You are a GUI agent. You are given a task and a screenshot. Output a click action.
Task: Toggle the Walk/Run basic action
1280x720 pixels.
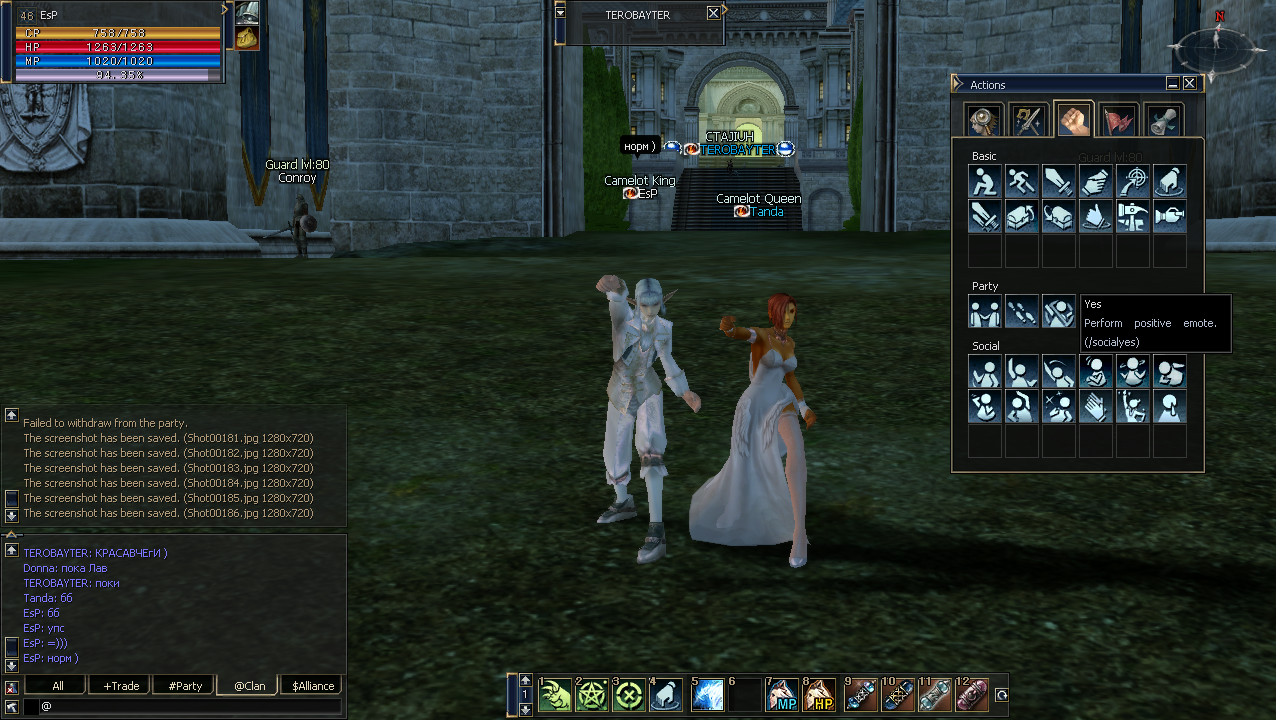(1022, 181)
